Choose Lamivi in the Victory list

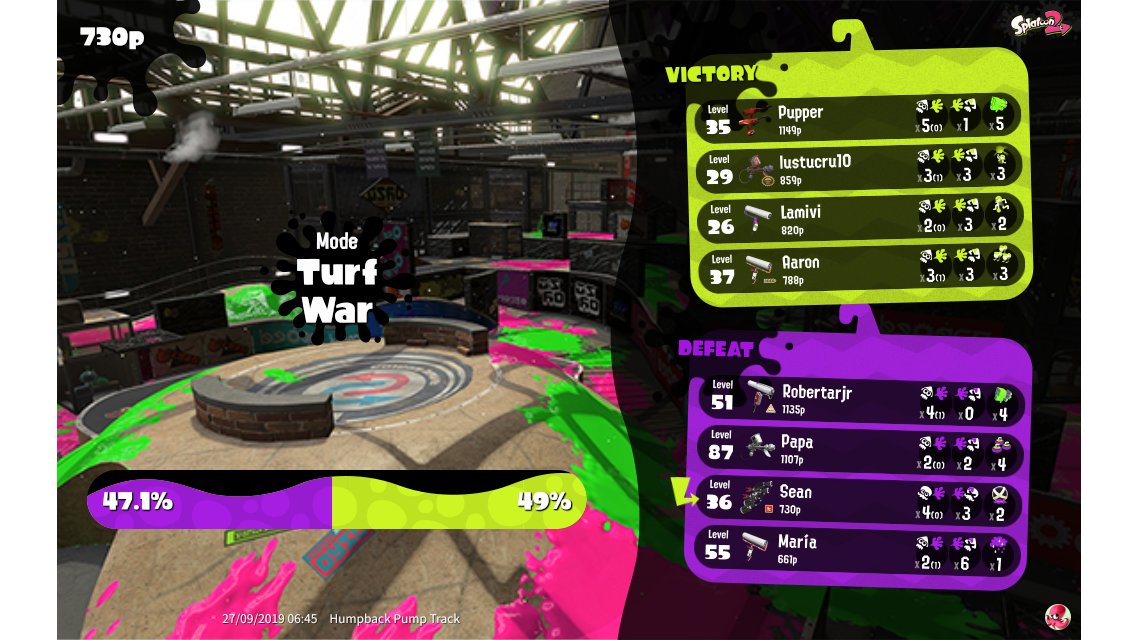pyautogui.click(x=858, y=218)
